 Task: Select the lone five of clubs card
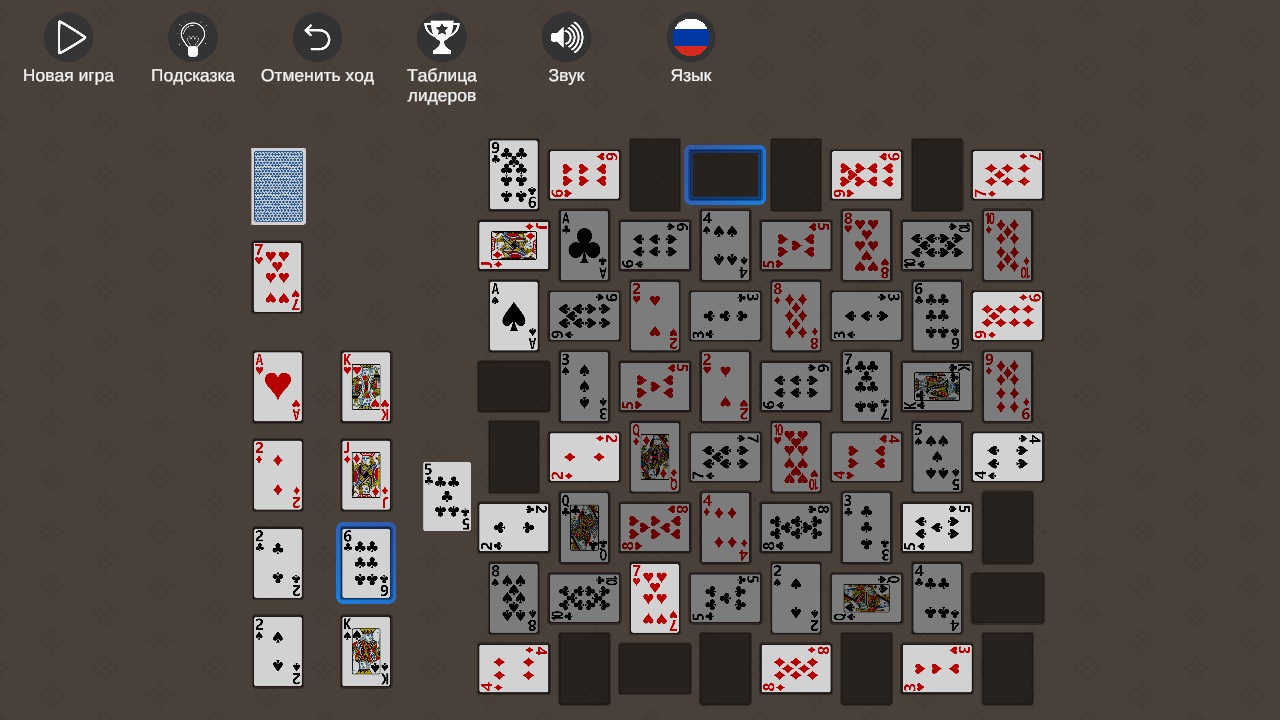(x=446, y=496)
